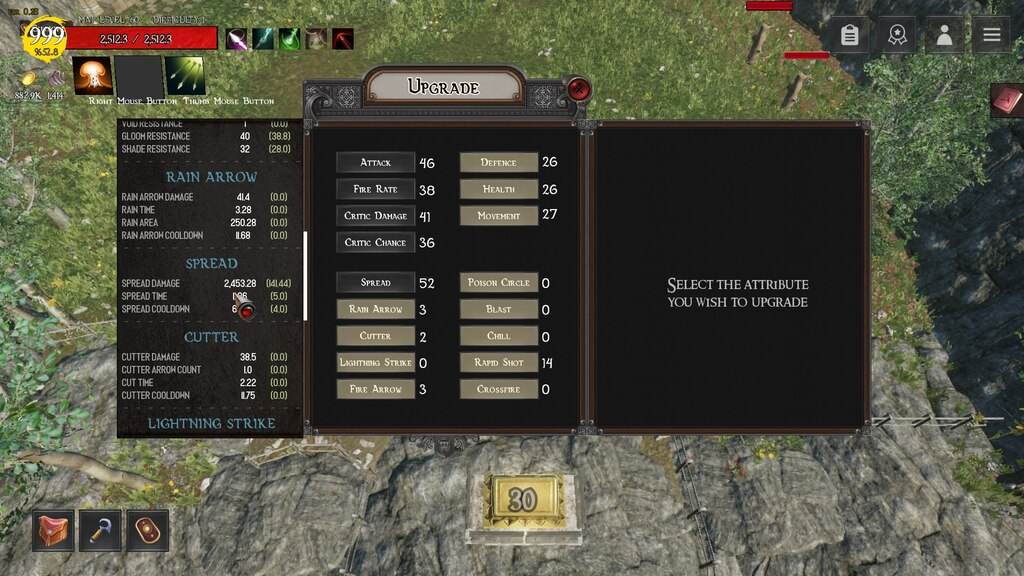The width and height of the screenshot is (1024, 576).
Task: Close the Upgrade window
Action: (579, 89)
